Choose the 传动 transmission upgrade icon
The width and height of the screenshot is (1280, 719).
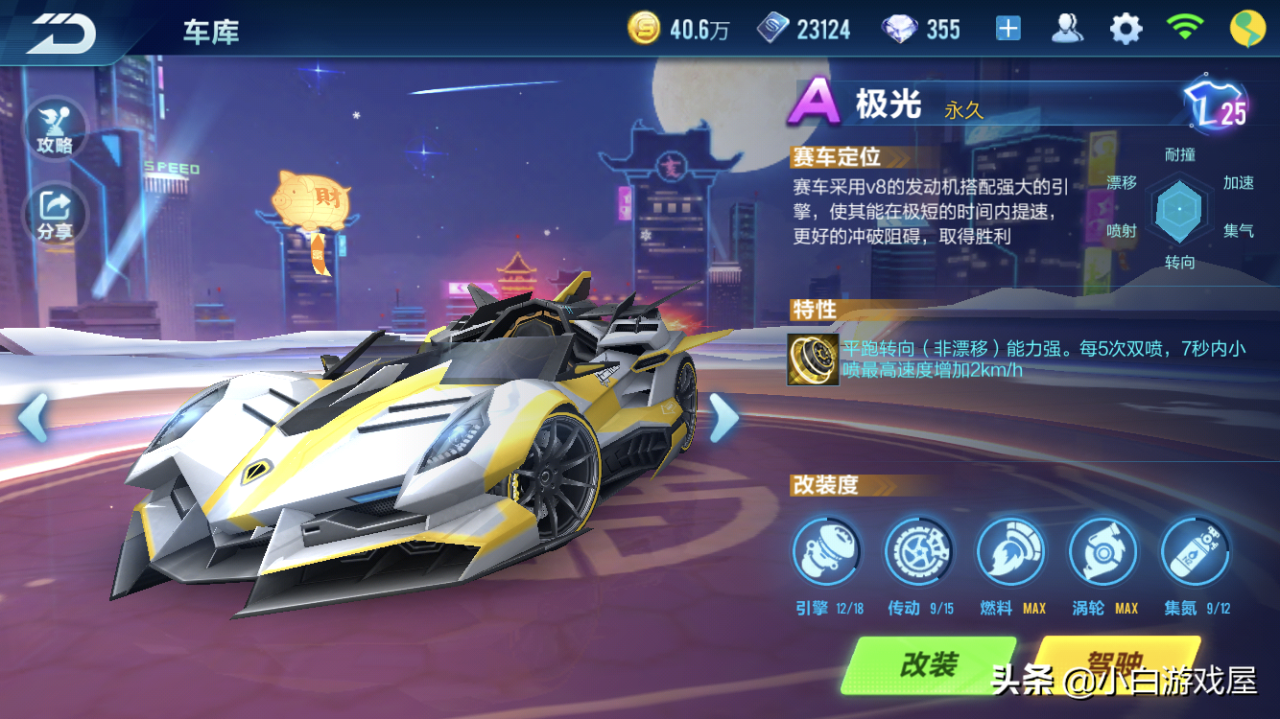click(918, 551)
